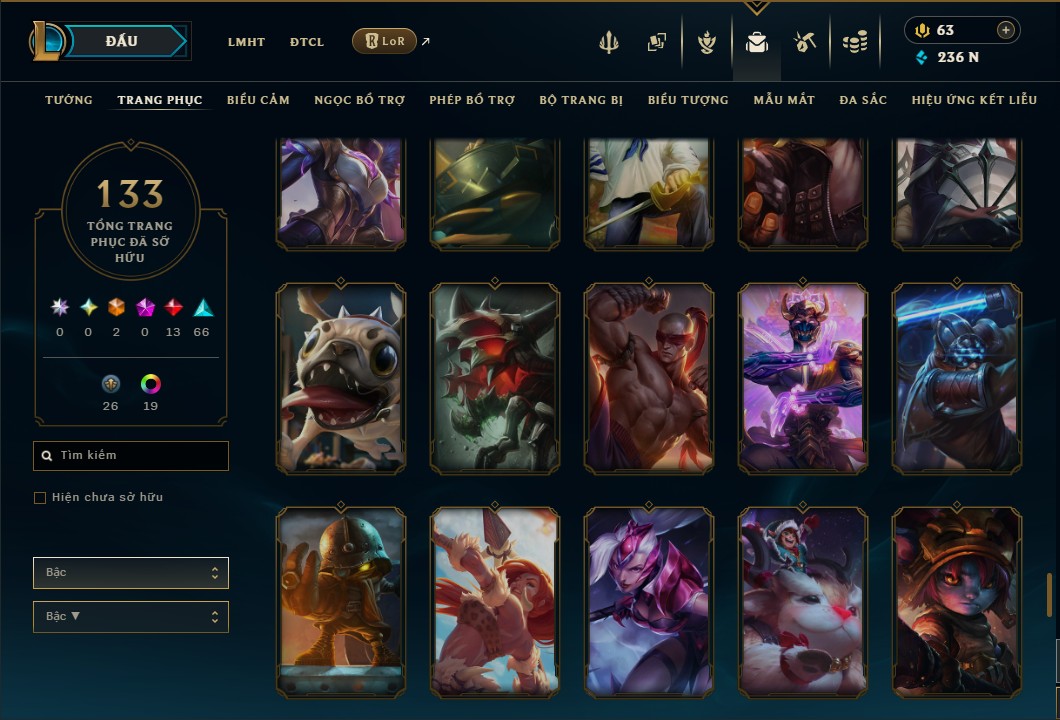The image size is (1060, 720).
Task: Show the BỘ TRANG BỊ tab
Action: [x=581, y=100]
